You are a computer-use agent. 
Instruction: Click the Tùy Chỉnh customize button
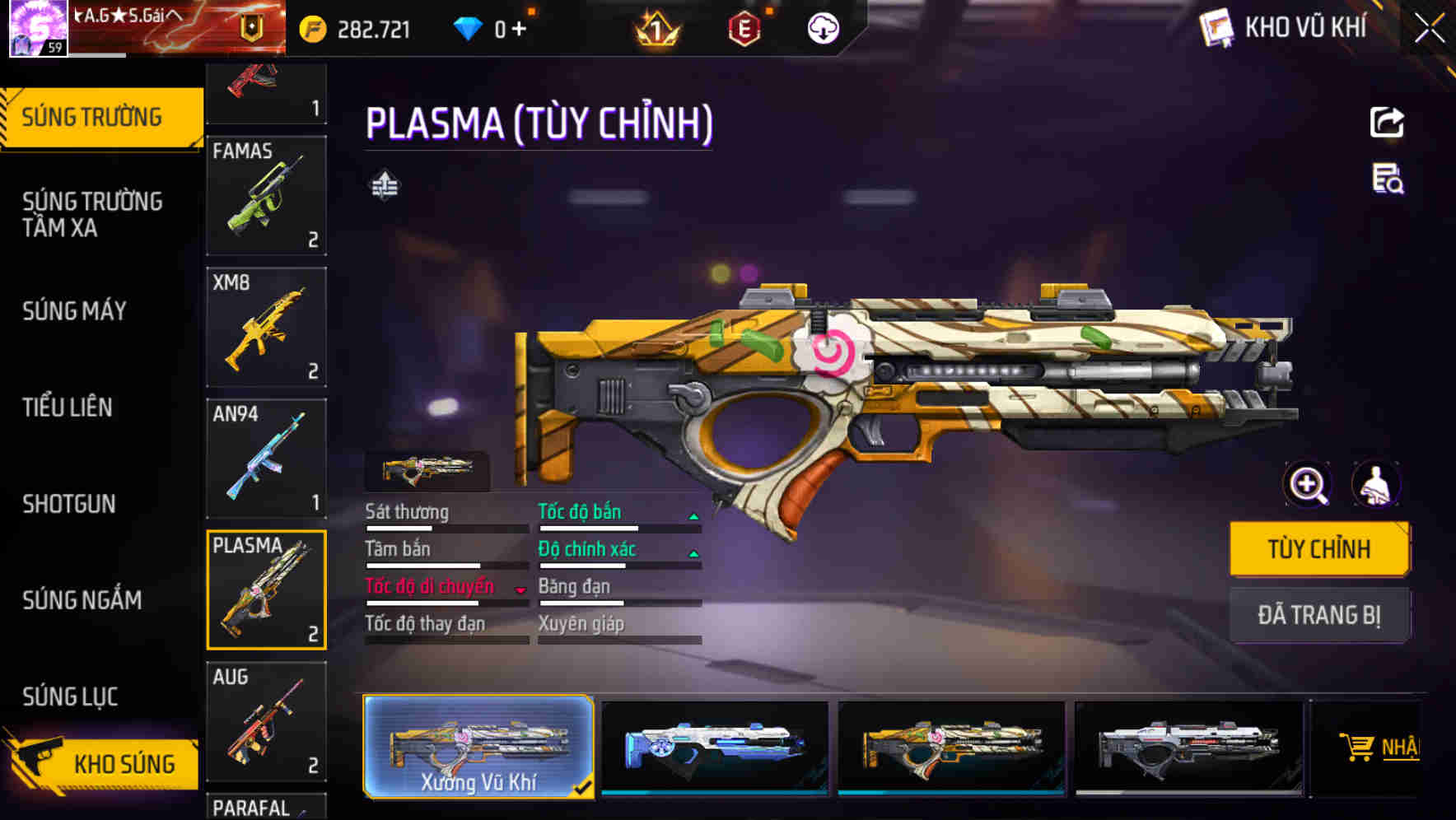1319,549
